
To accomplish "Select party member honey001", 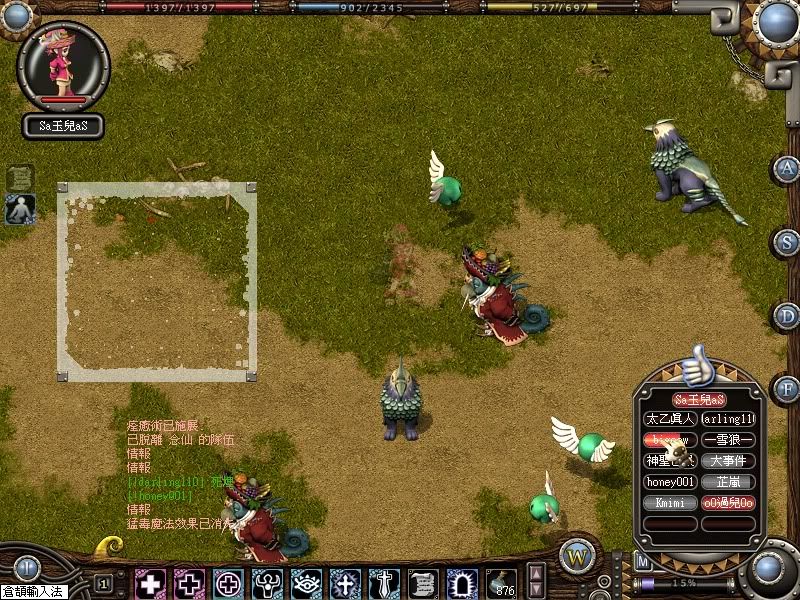I will 669,482.
